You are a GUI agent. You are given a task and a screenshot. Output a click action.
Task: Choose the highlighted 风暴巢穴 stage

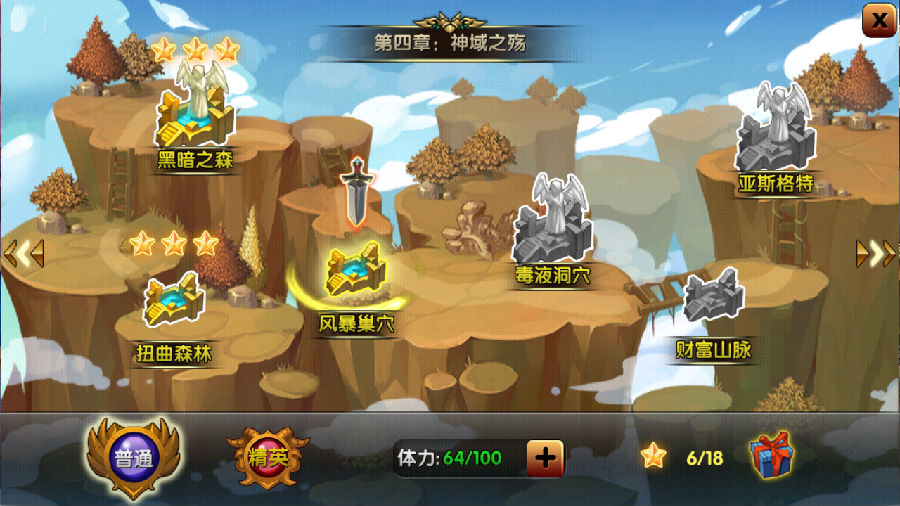(x=355, y=275)
